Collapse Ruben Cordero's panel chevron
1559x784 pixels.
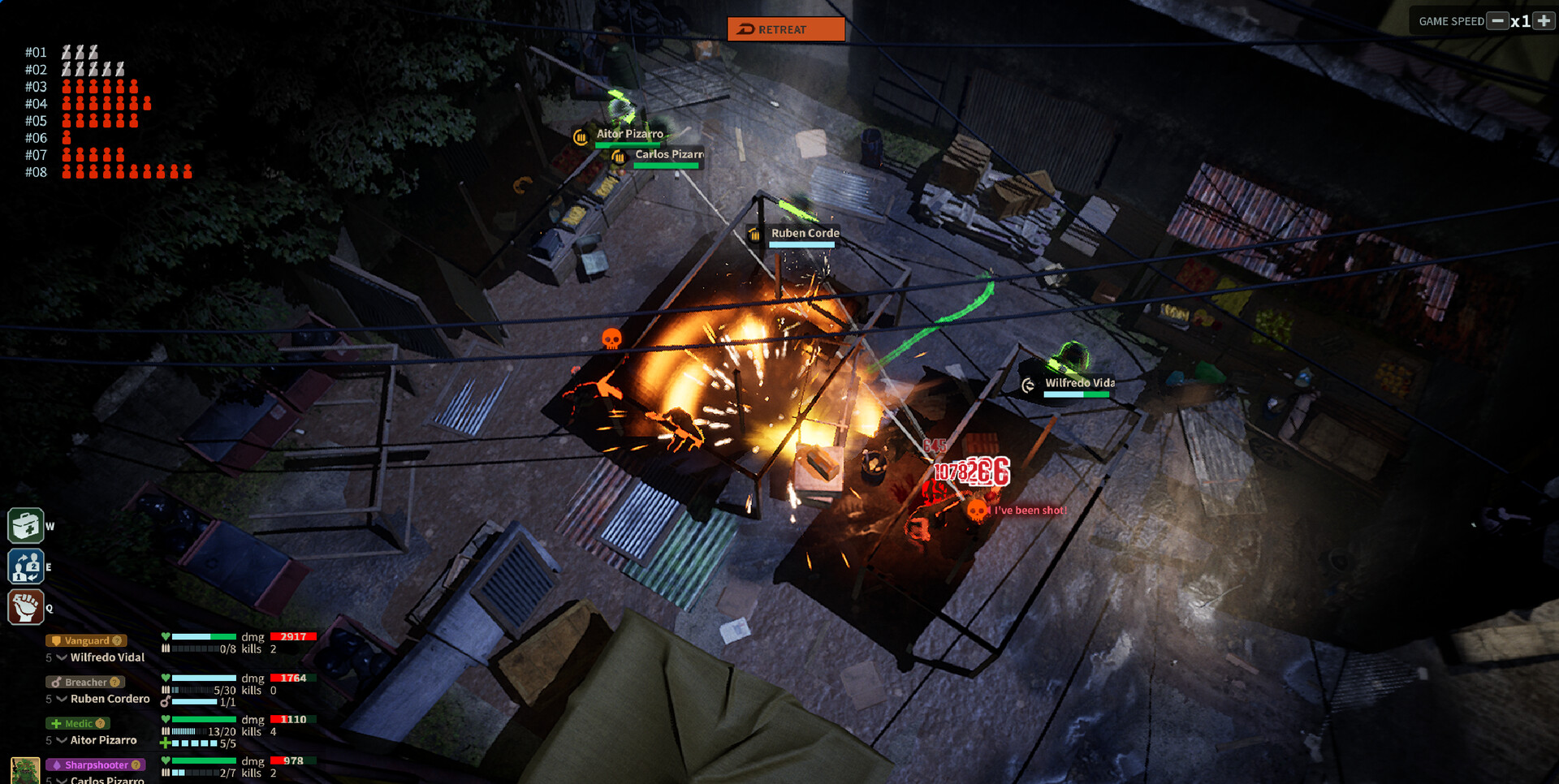click(x=62, y=698)
